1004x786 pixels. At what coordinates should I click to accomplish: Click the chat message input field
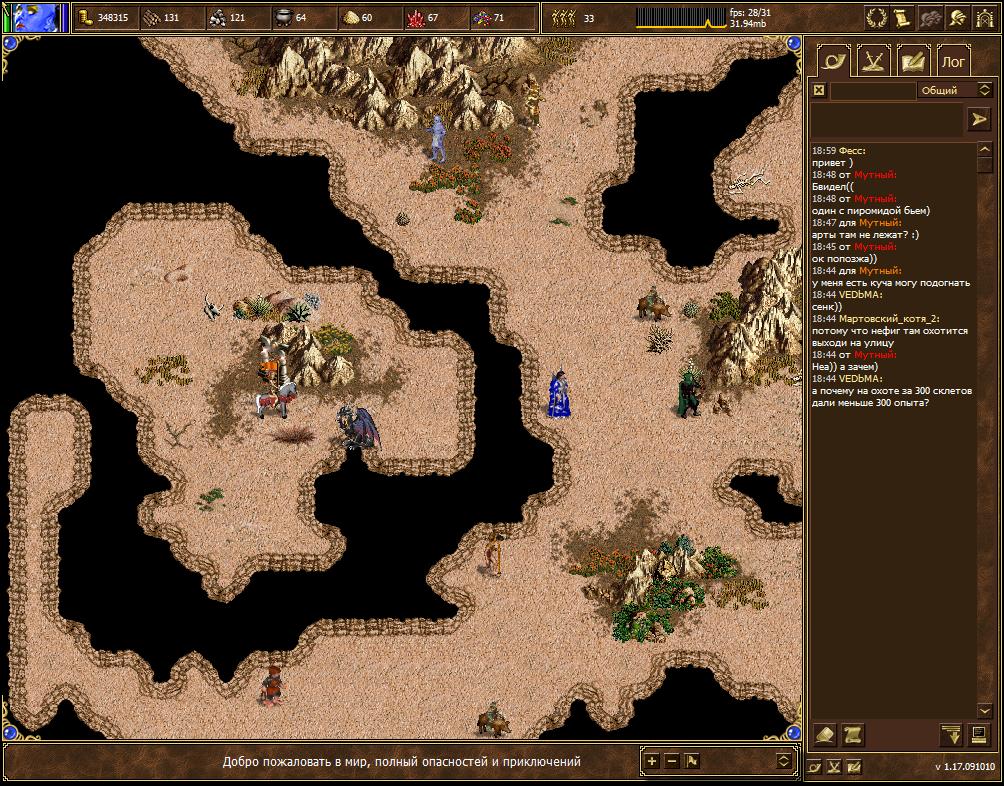pos(887,120)
